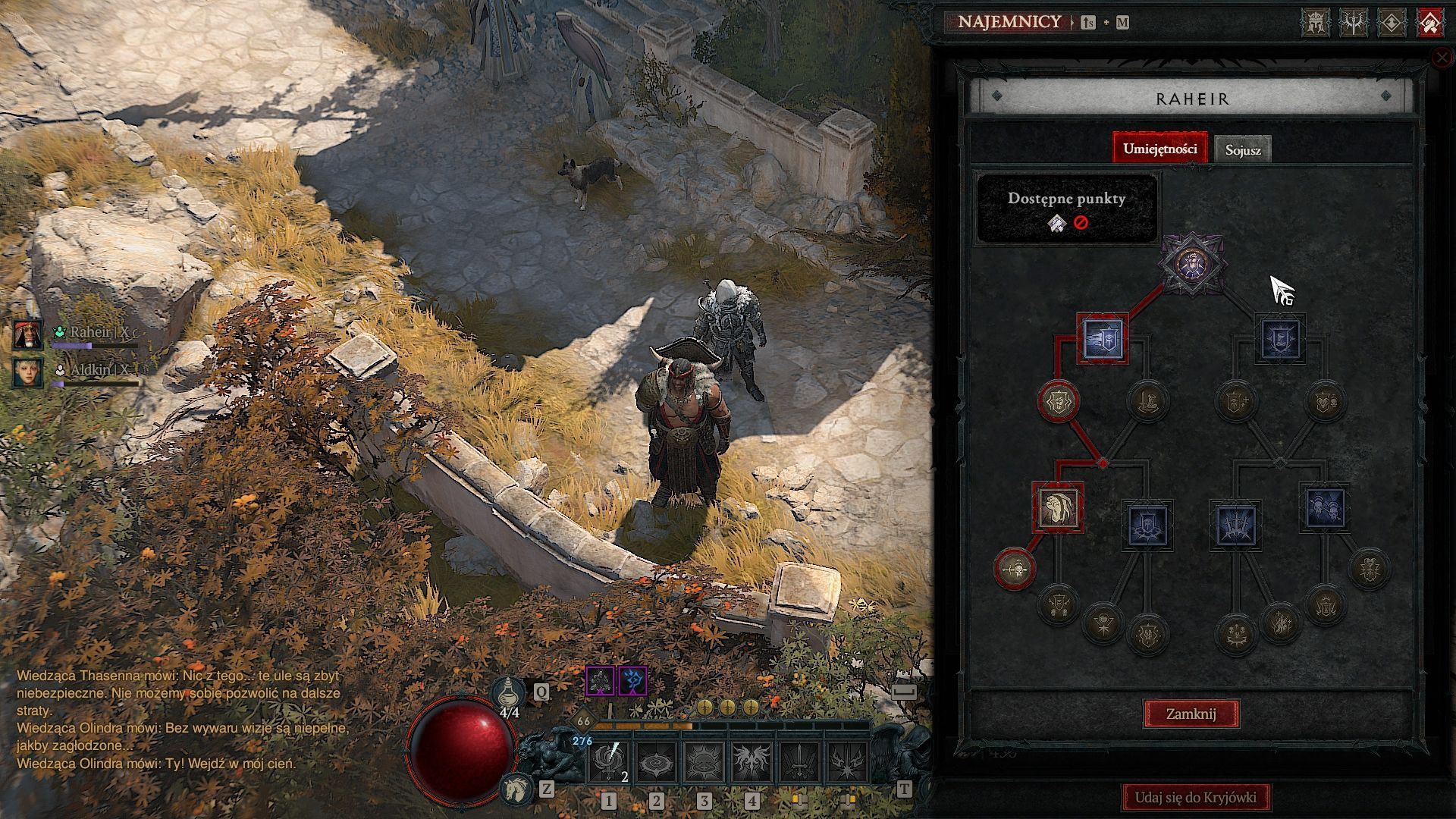The height and width of the screenshot is (819, 1456).
Task: Select Raheir's top diamond skill node
Action: 1192,263
